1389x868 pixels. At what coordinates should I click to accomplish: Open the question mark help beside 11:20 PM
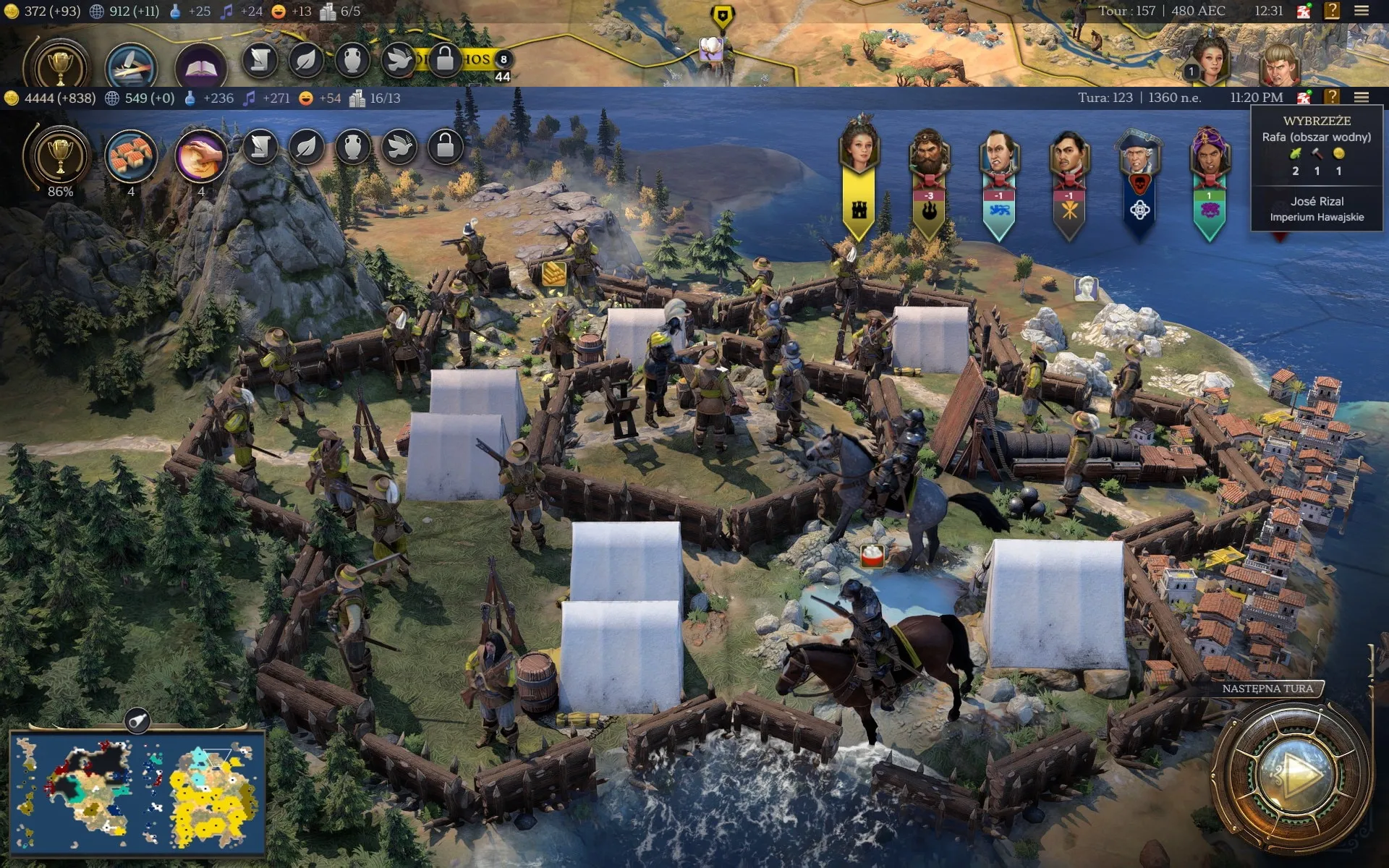1332,98
